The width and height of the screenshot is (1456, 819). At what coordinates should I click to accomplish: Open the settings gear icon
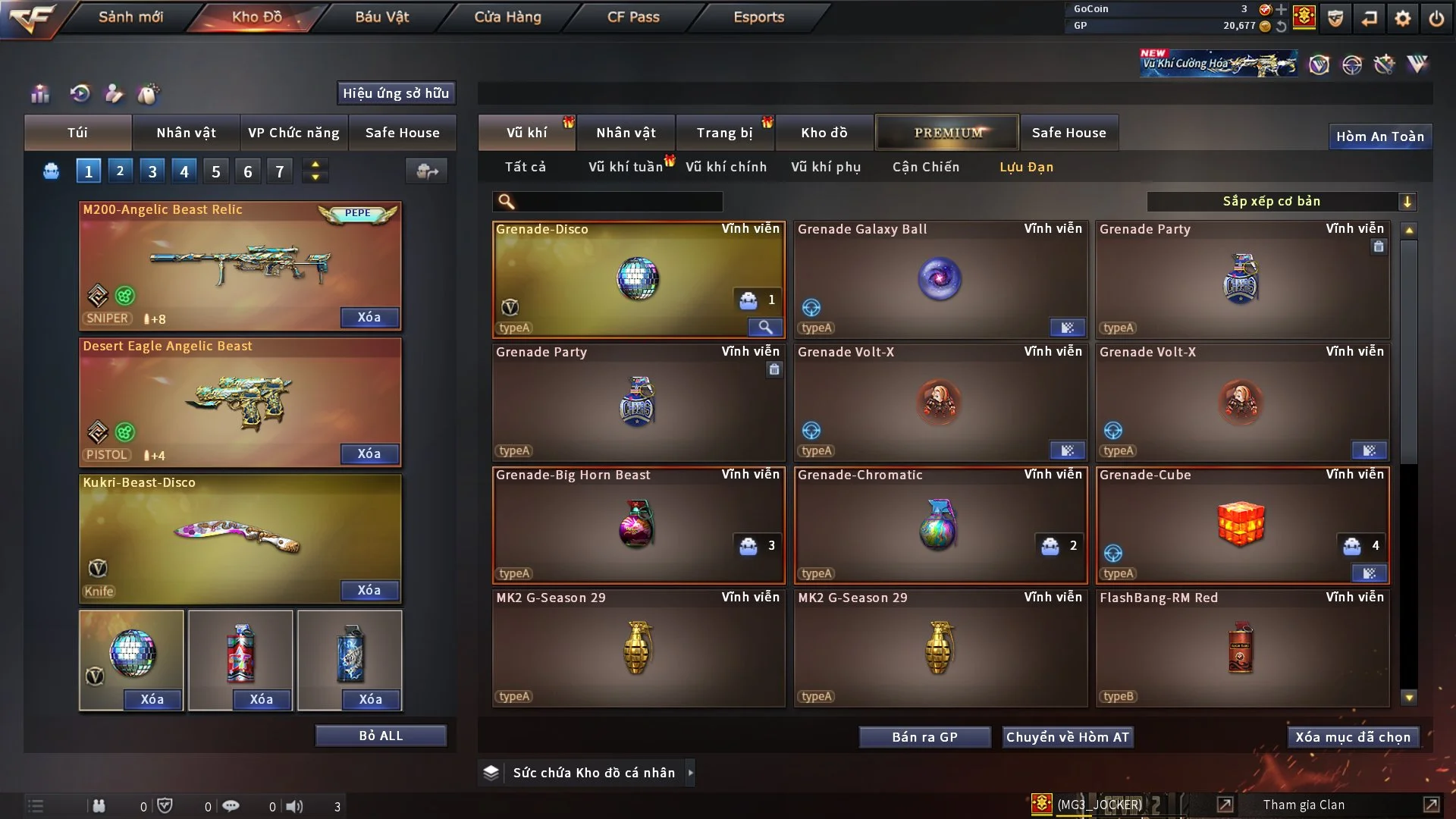pyautogui.click(x=1403, y=18)
